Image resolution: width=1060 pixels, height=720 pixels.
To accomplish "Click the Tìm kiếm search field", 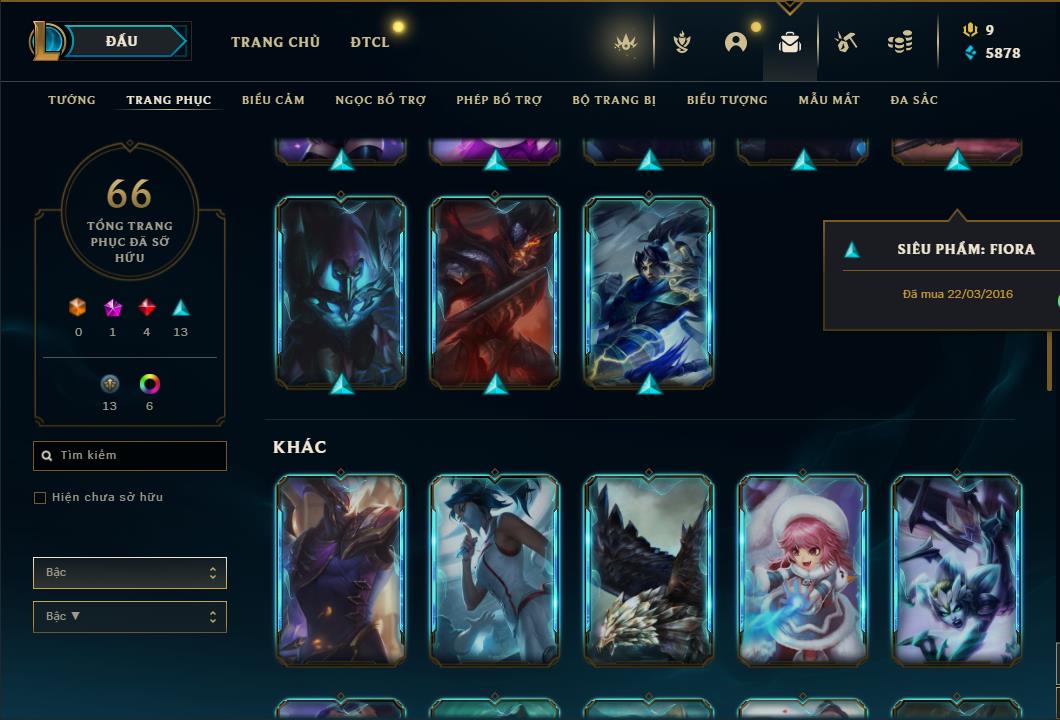I will click(130, 456).
